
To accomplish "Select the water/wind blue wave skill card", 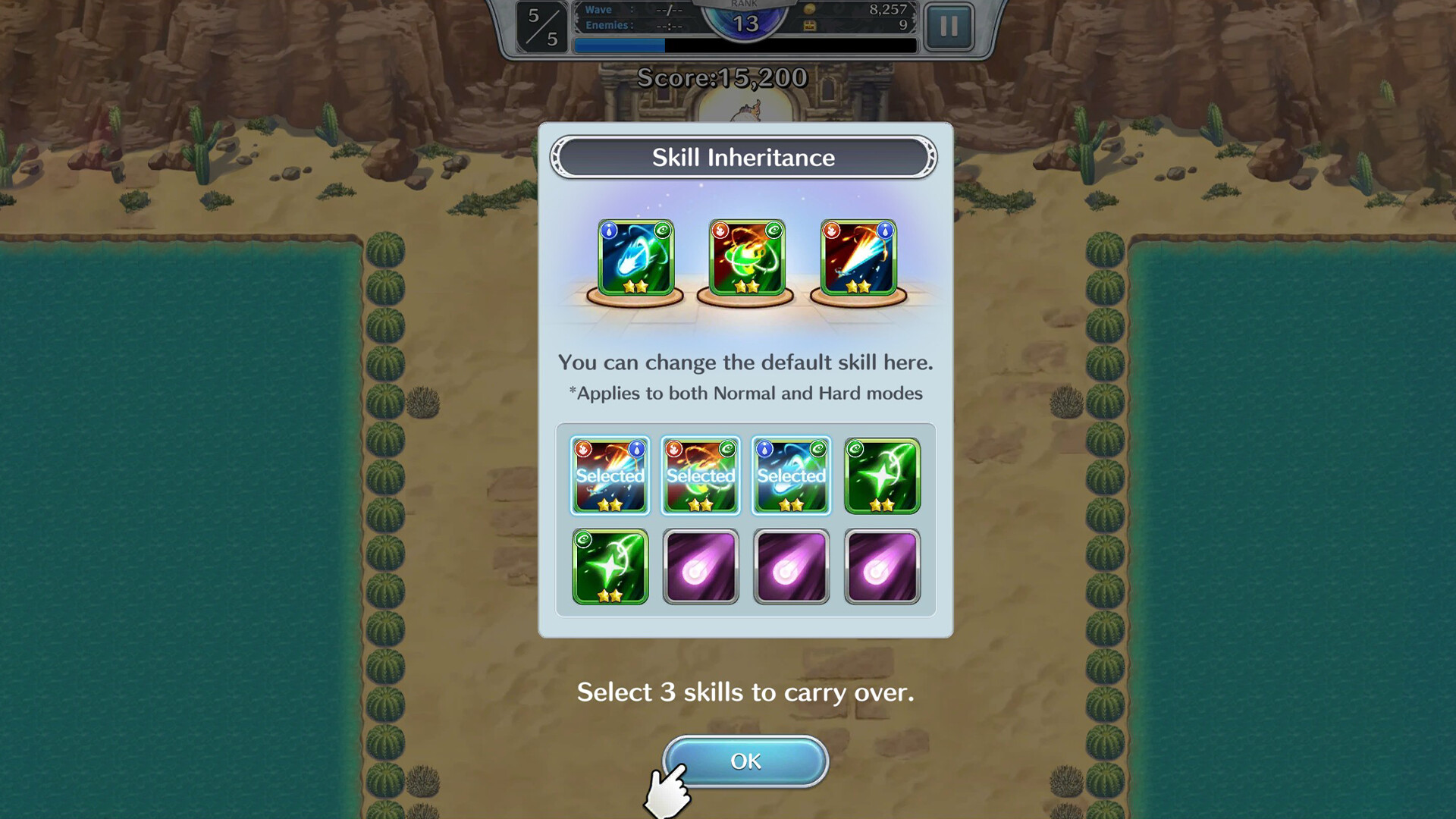I will (635, 258).
